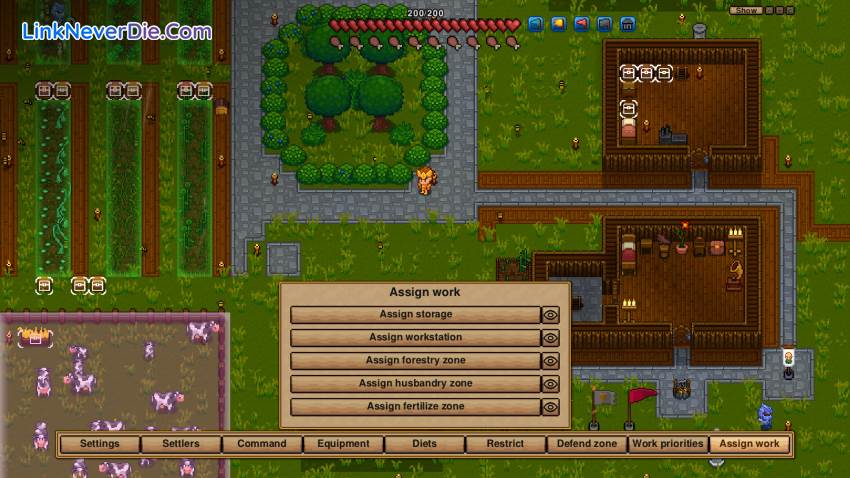The height and width of the screenshot is (478, 850).
Task: Click the eye next to forestry zone
Action: 550,360
